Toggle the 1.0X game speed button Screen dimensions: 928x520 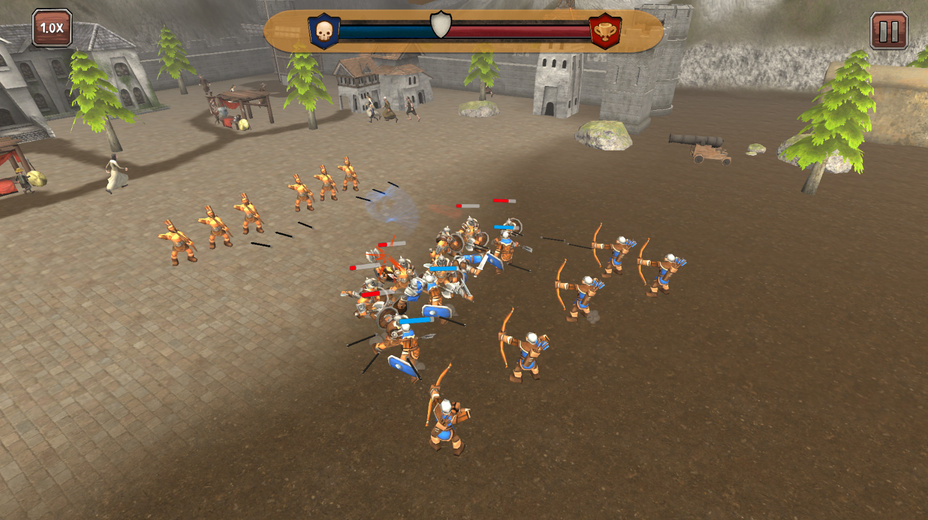(51, 28)
